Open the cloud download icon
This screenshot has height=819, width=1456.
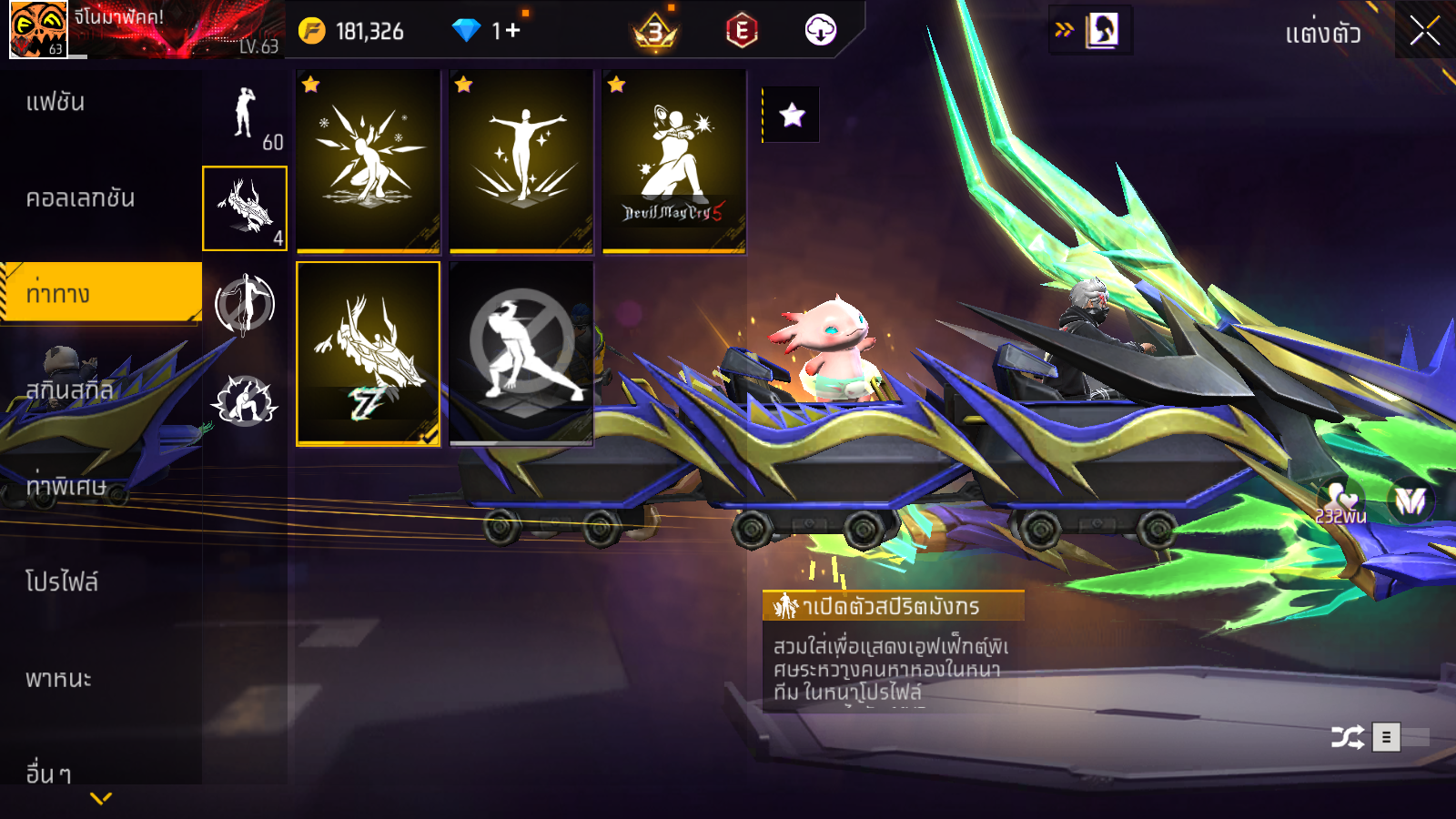point(820,31)
